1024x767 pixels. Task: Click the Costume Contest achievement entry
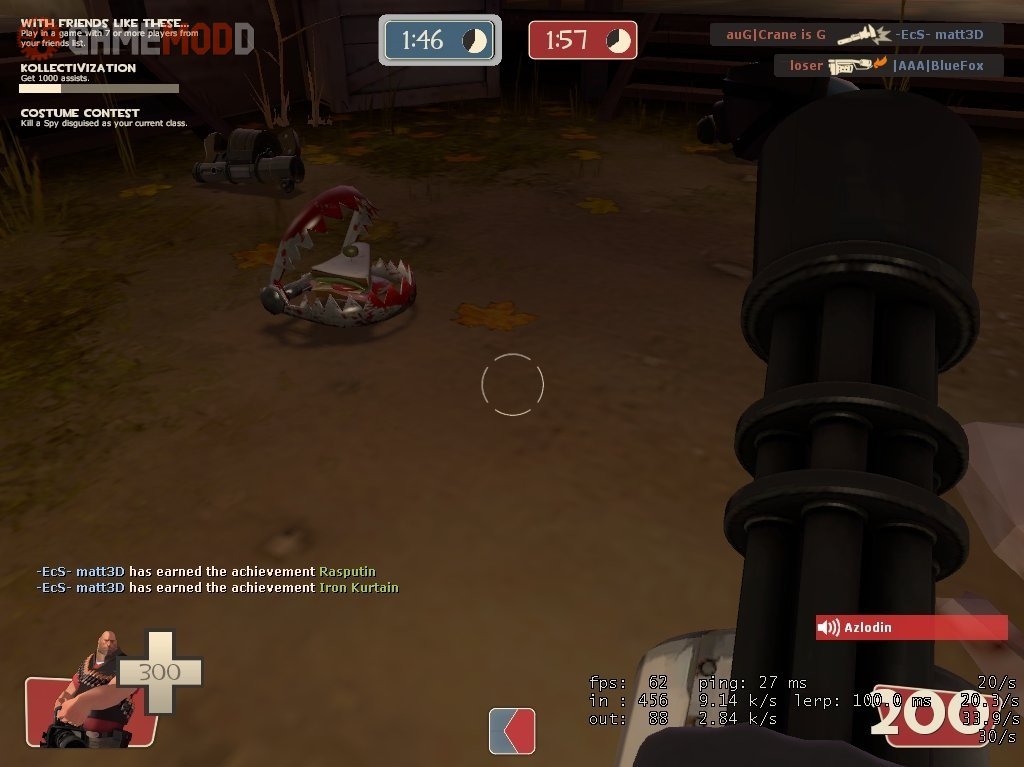pyautogui.click(x=103, y=117)
